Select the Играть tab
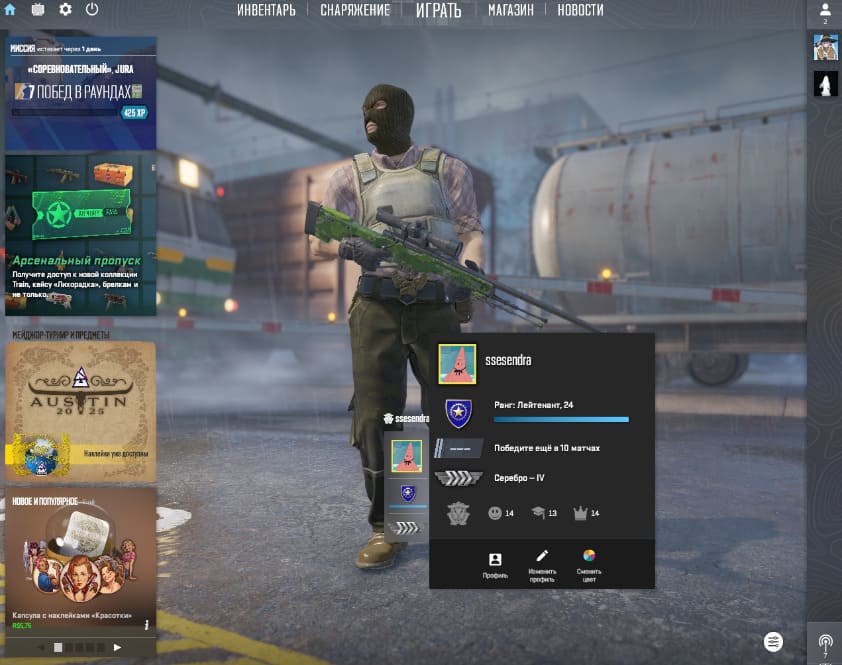This screenshot has width=842, height=665. pos(439,11)
